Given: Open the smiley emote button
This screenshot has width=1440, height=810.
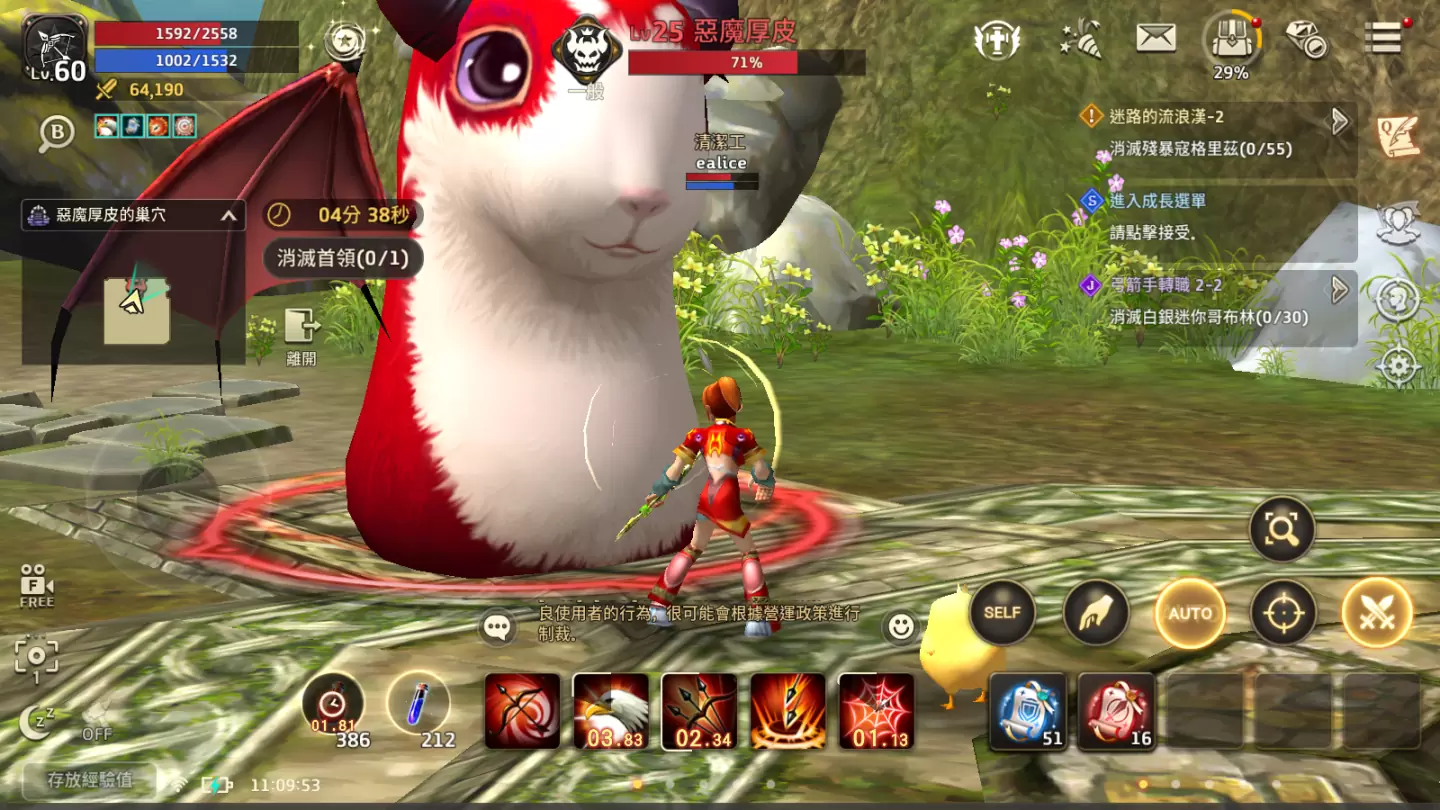Looking at the screenshot, I should pos(901,627).
